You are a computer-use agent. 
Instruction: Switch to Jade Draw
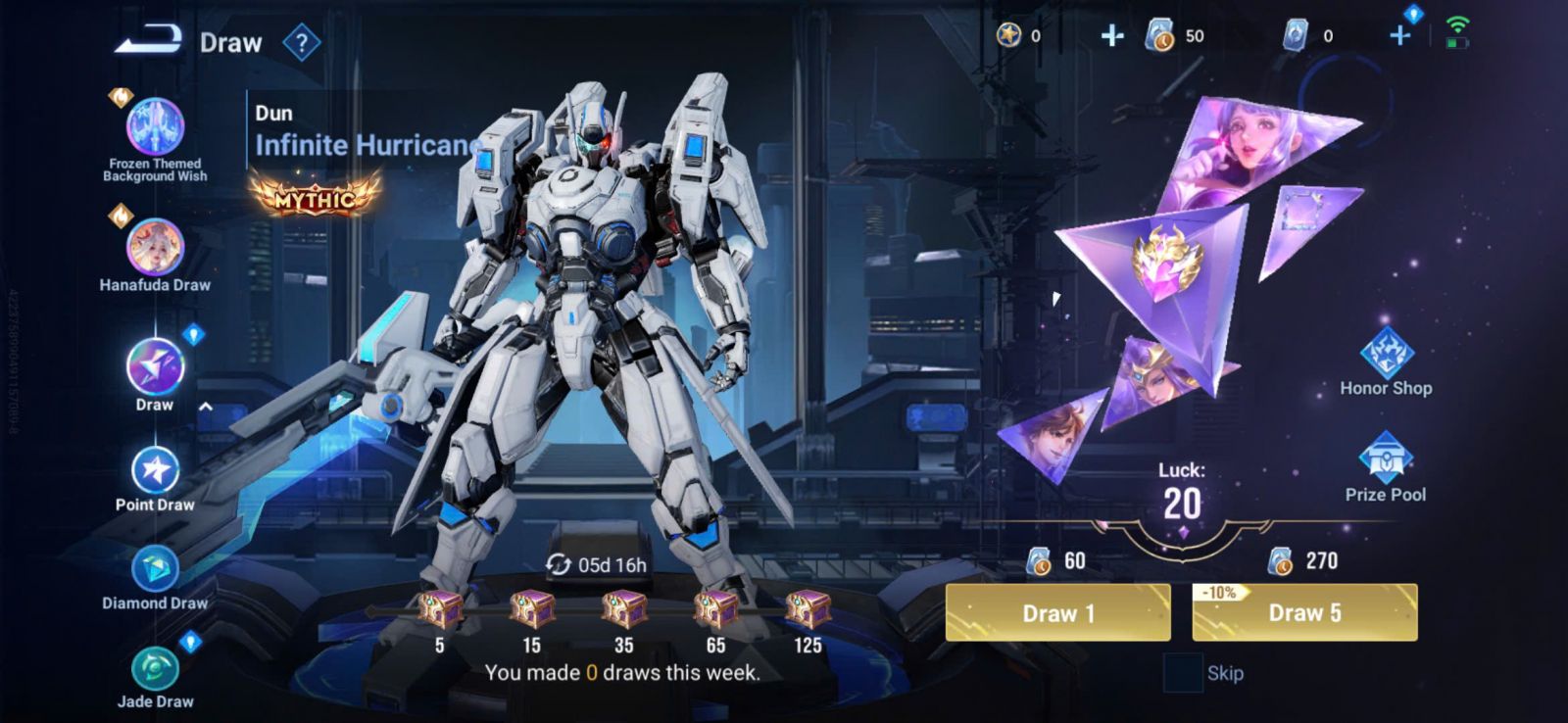[x=155, y=670]
